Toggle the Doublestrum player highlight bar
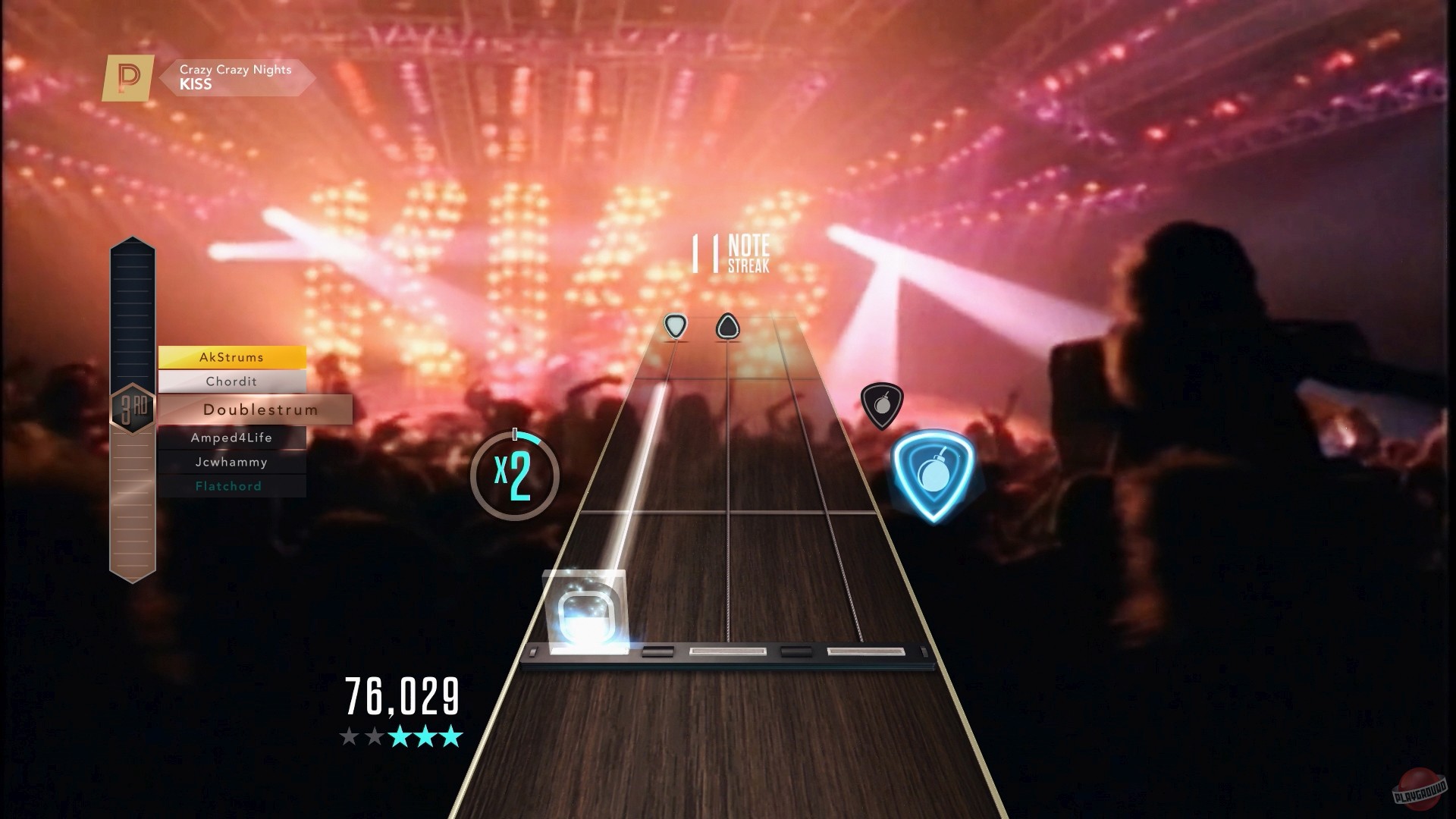 (x=260, y=409)
